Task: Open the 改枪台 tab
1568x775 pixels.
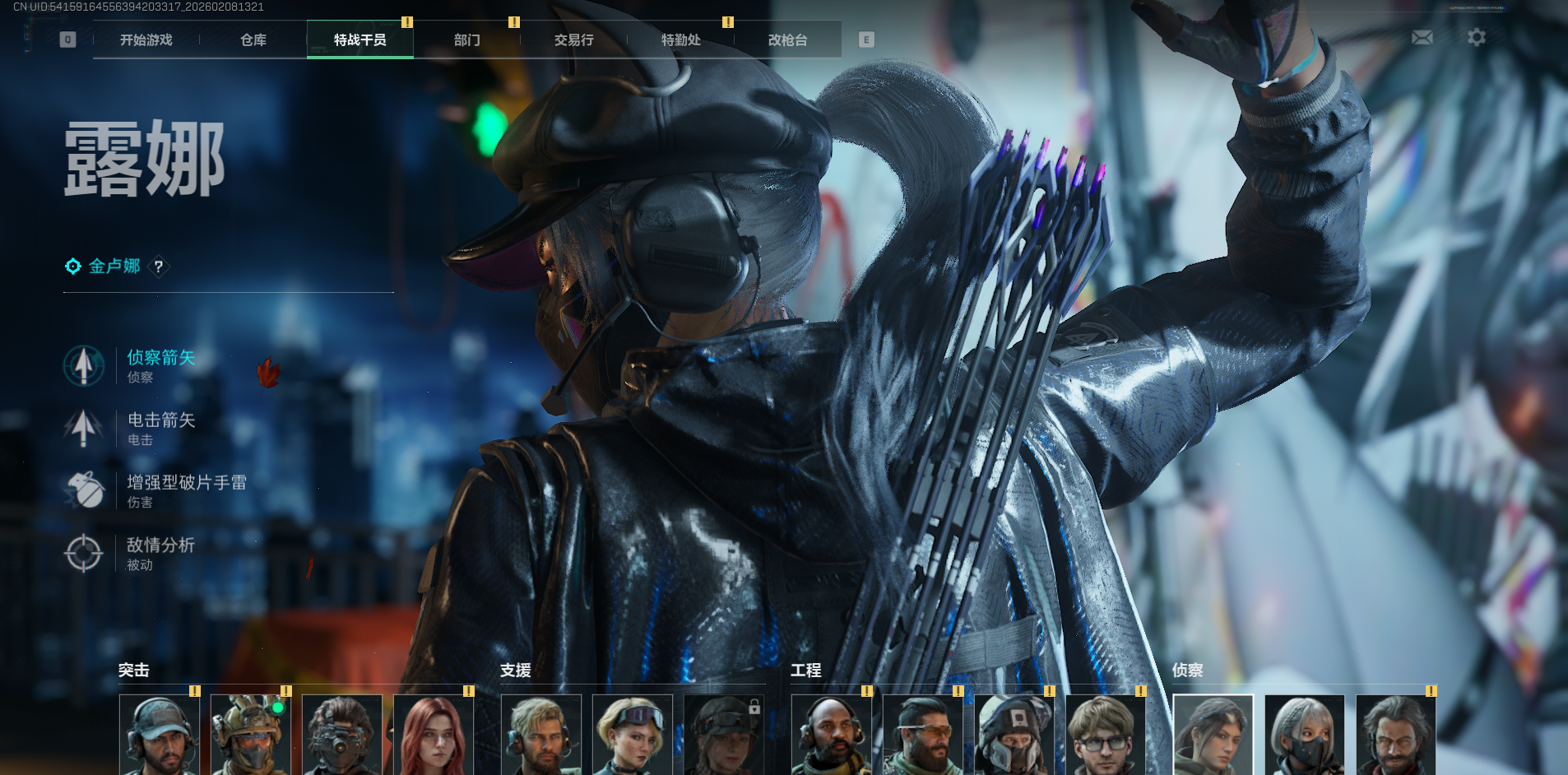Action: (x=787, y=39)
